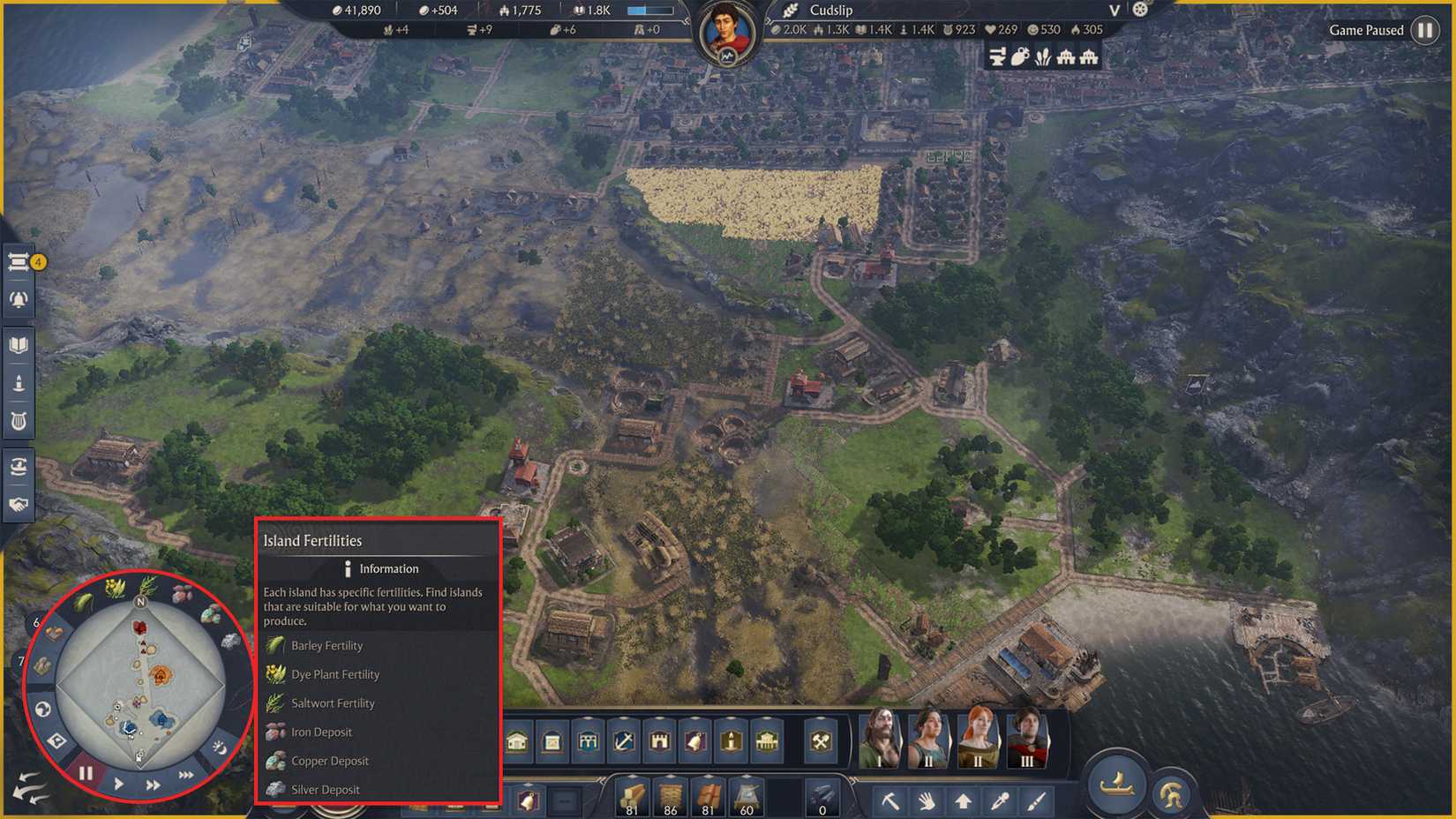Toggle pause on the minimap playback controls
1456x819 pixels.
point(86,772)
